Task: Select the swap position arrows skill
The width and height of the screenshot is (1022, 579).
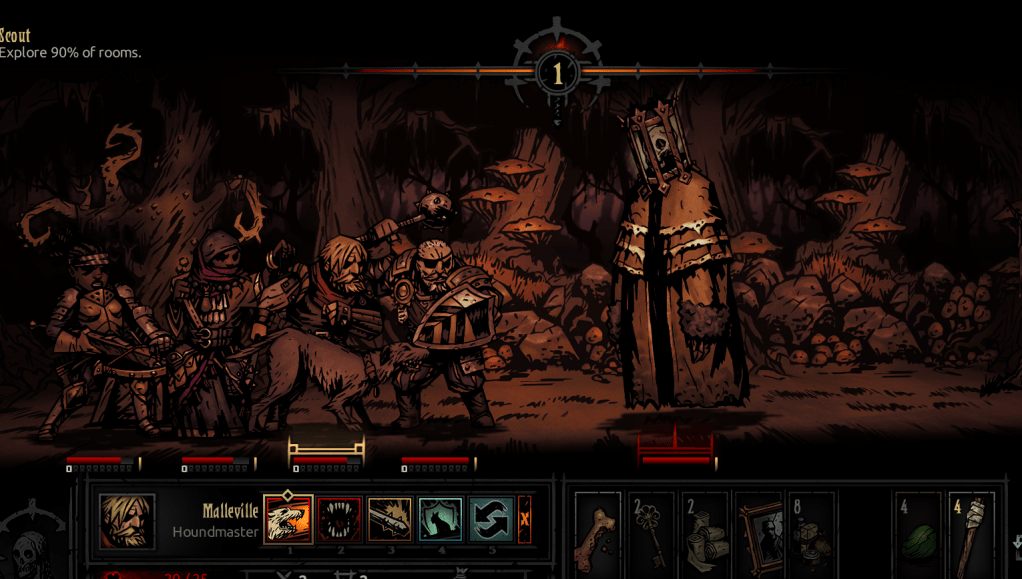Action: point(491,520)
